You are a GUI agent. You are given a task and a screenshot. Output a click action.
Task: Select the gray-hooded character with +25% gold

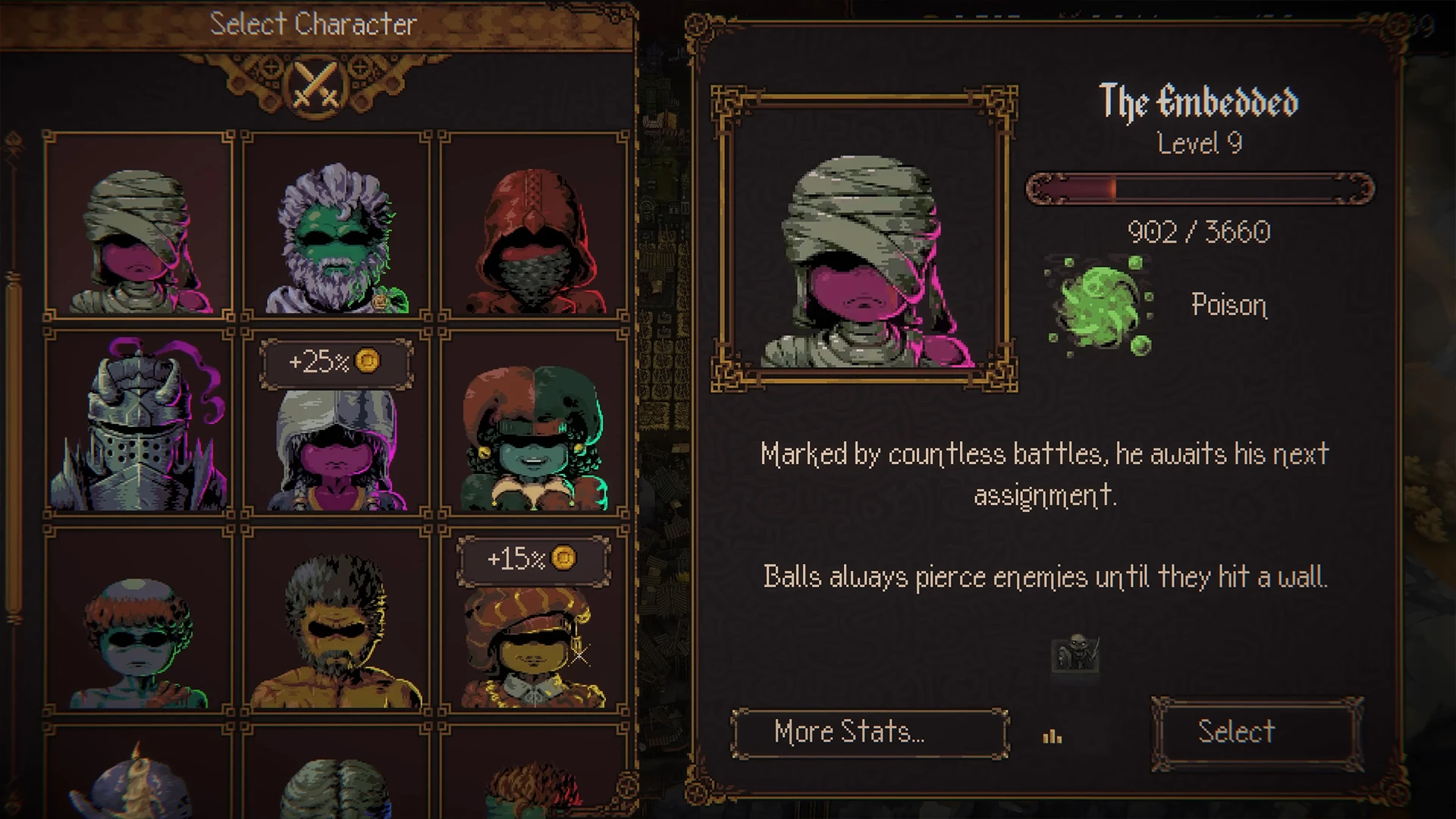(x=336, y=440)
